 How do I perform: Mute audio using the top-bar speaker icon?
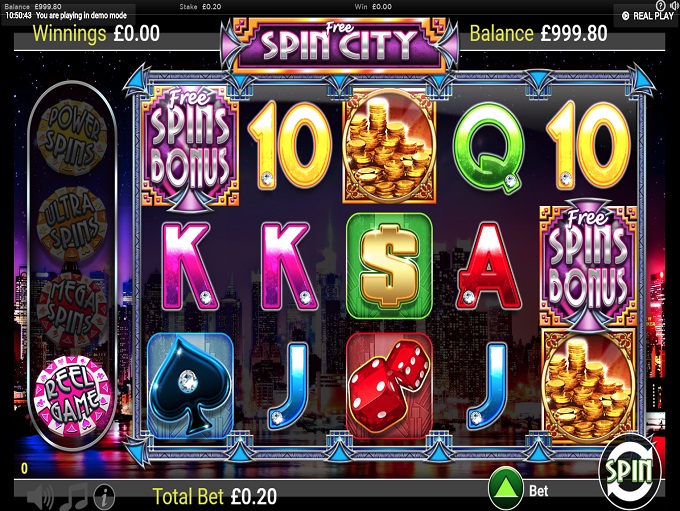[x=672, y=5]
